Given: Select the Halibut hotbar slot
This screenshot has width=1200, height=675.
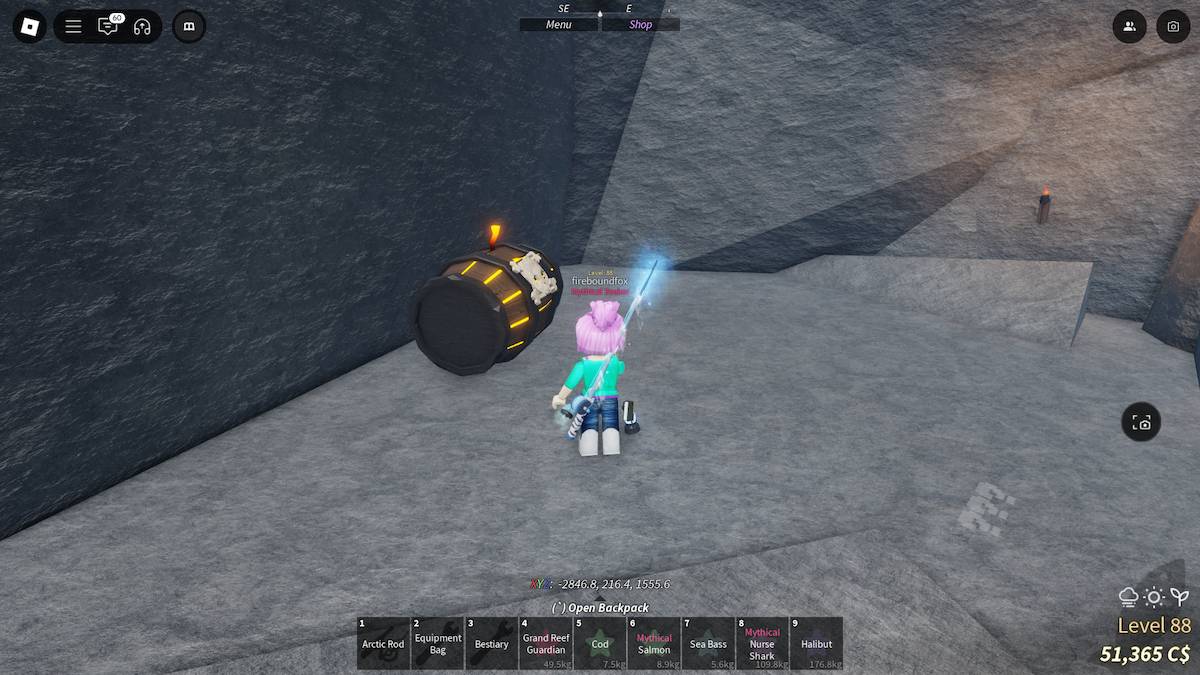Looking at the screenshot, I should pos(816,643).
